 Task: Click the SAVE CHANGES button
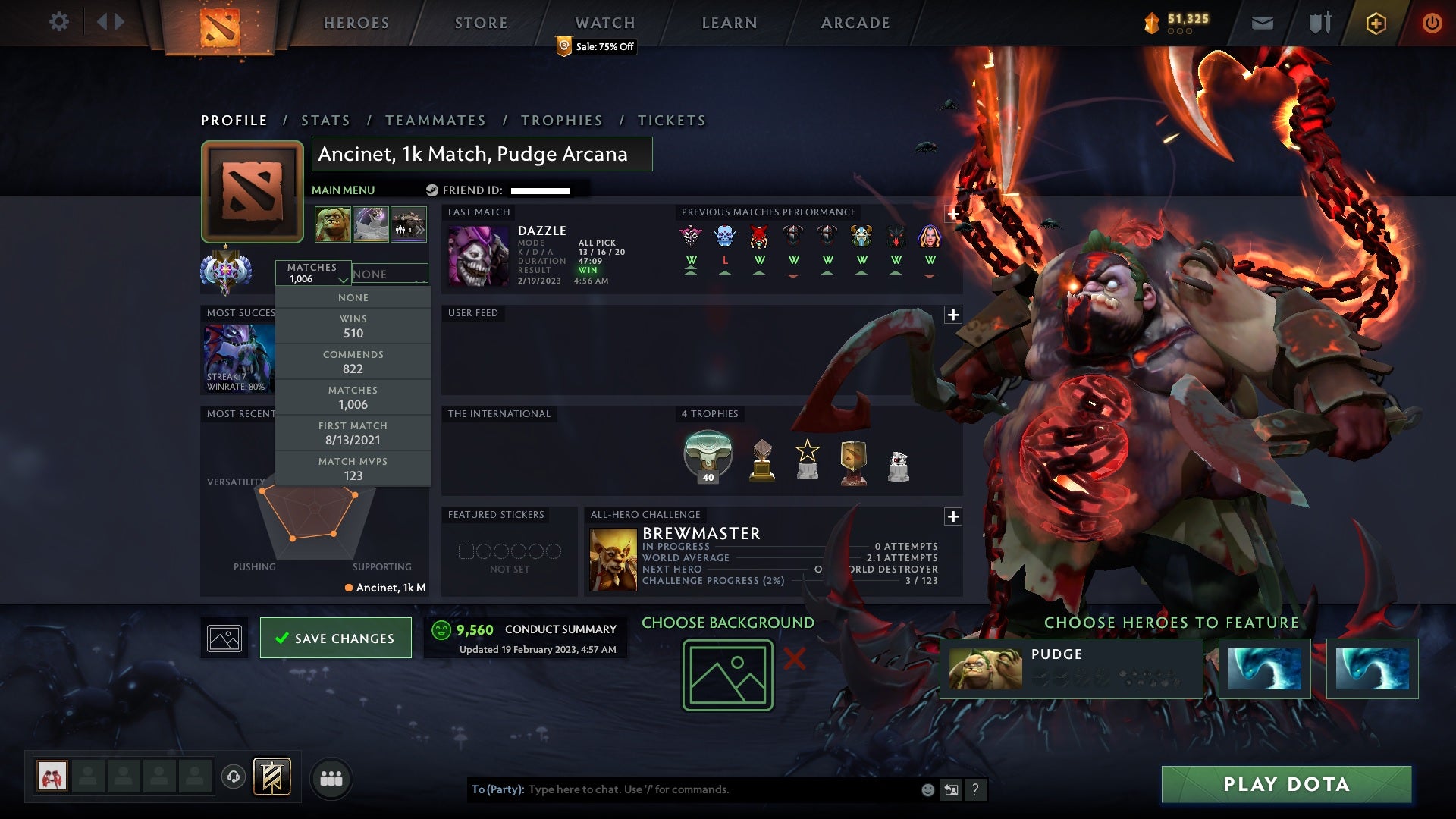(335, 638)
